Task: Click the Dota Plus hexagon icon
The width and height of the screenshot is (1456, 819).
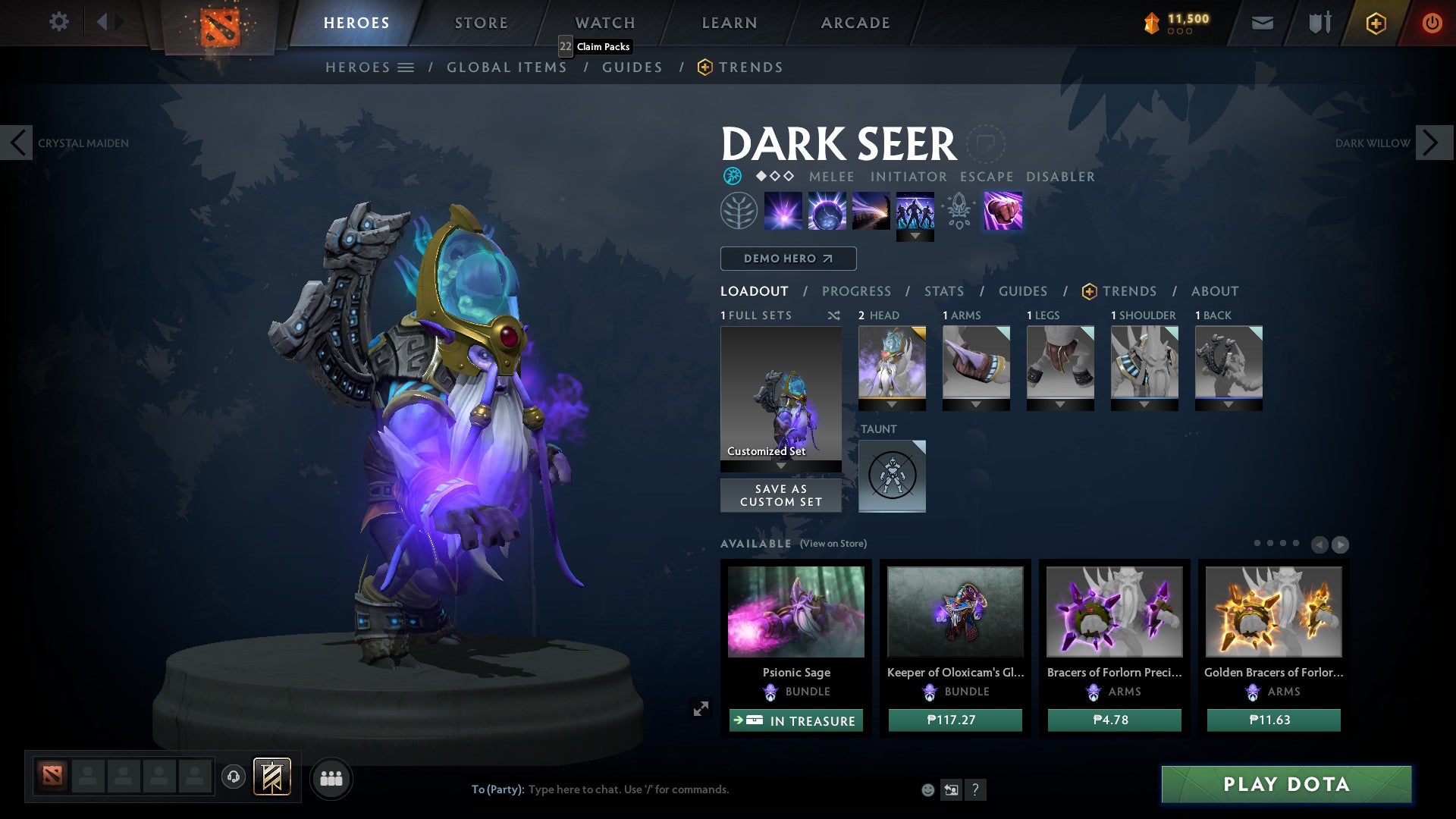Action: coord(1375,23)
